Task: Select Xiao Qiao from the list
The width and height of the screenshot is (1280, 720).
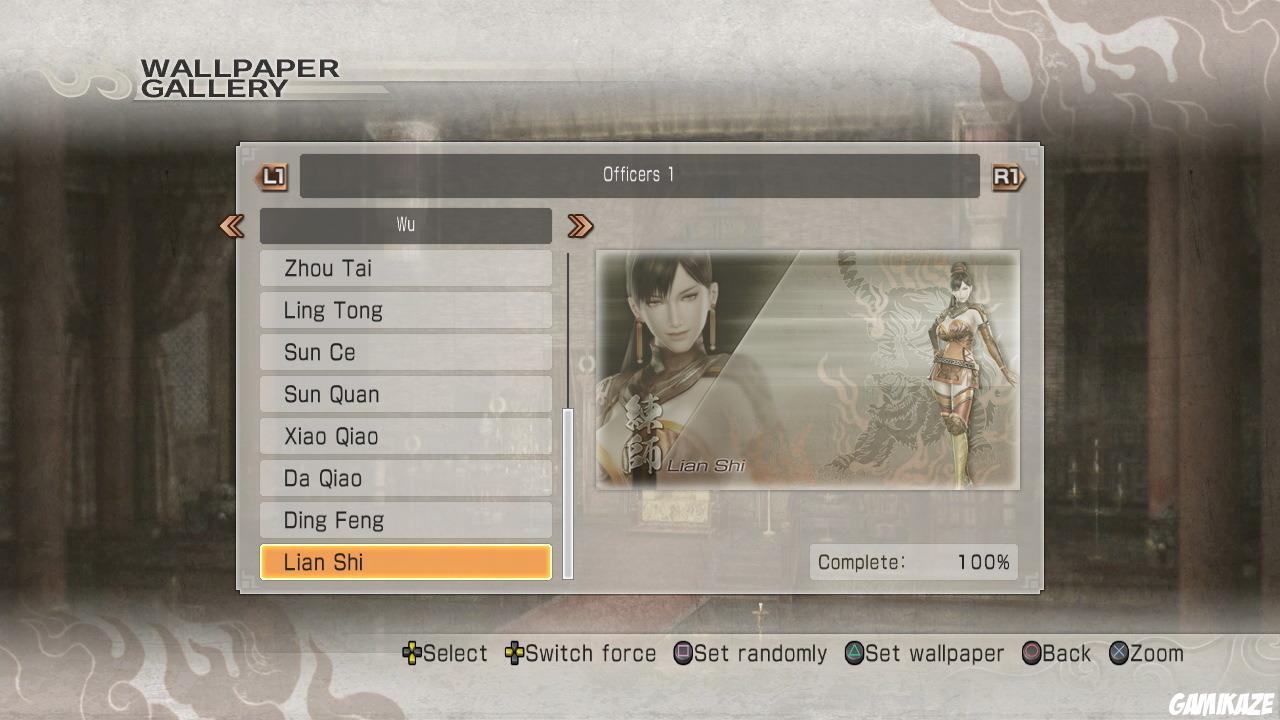Action: 405,436
